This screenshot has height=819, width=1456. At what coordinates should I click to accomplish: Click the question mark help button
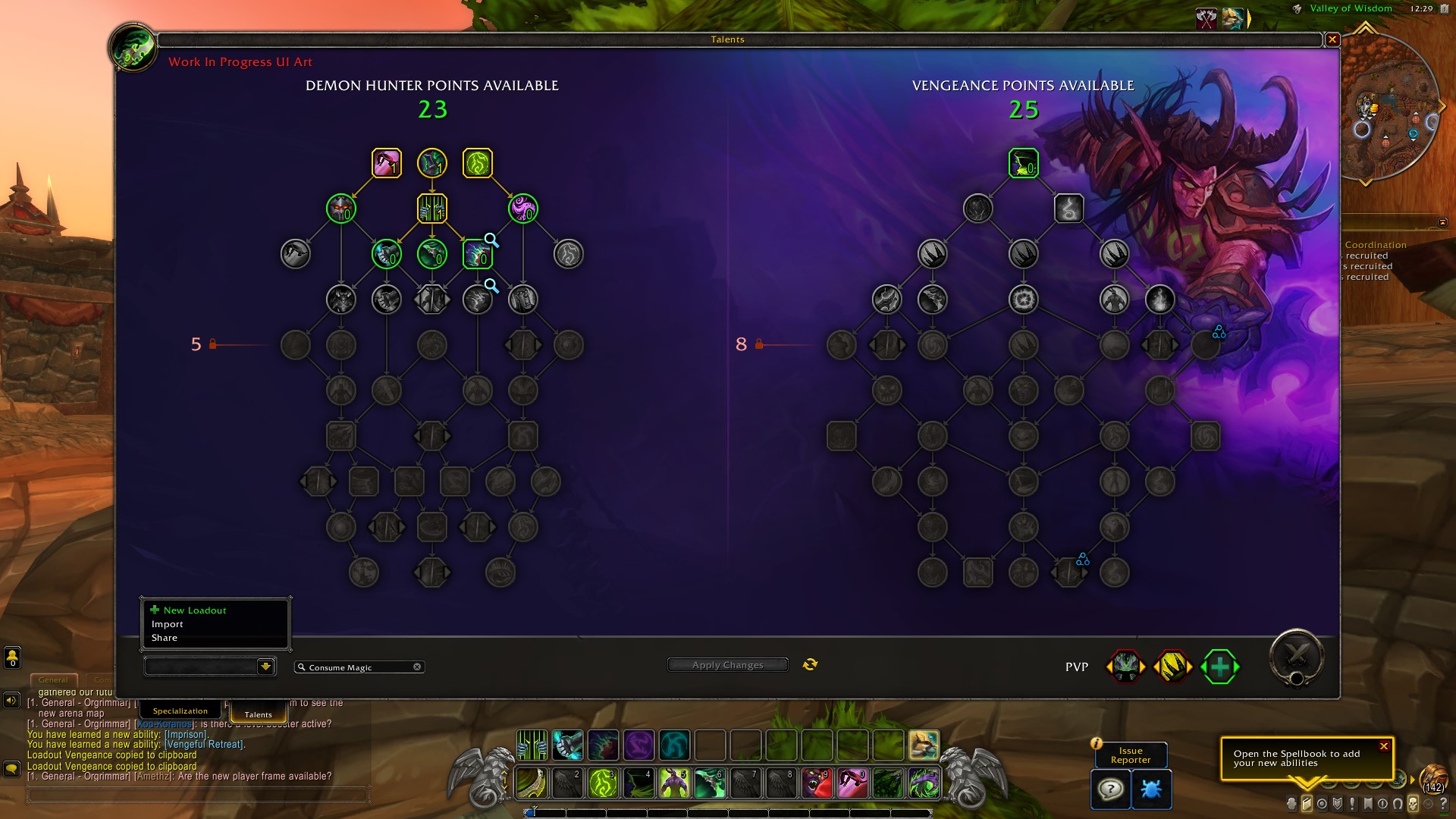(1110, 789)
